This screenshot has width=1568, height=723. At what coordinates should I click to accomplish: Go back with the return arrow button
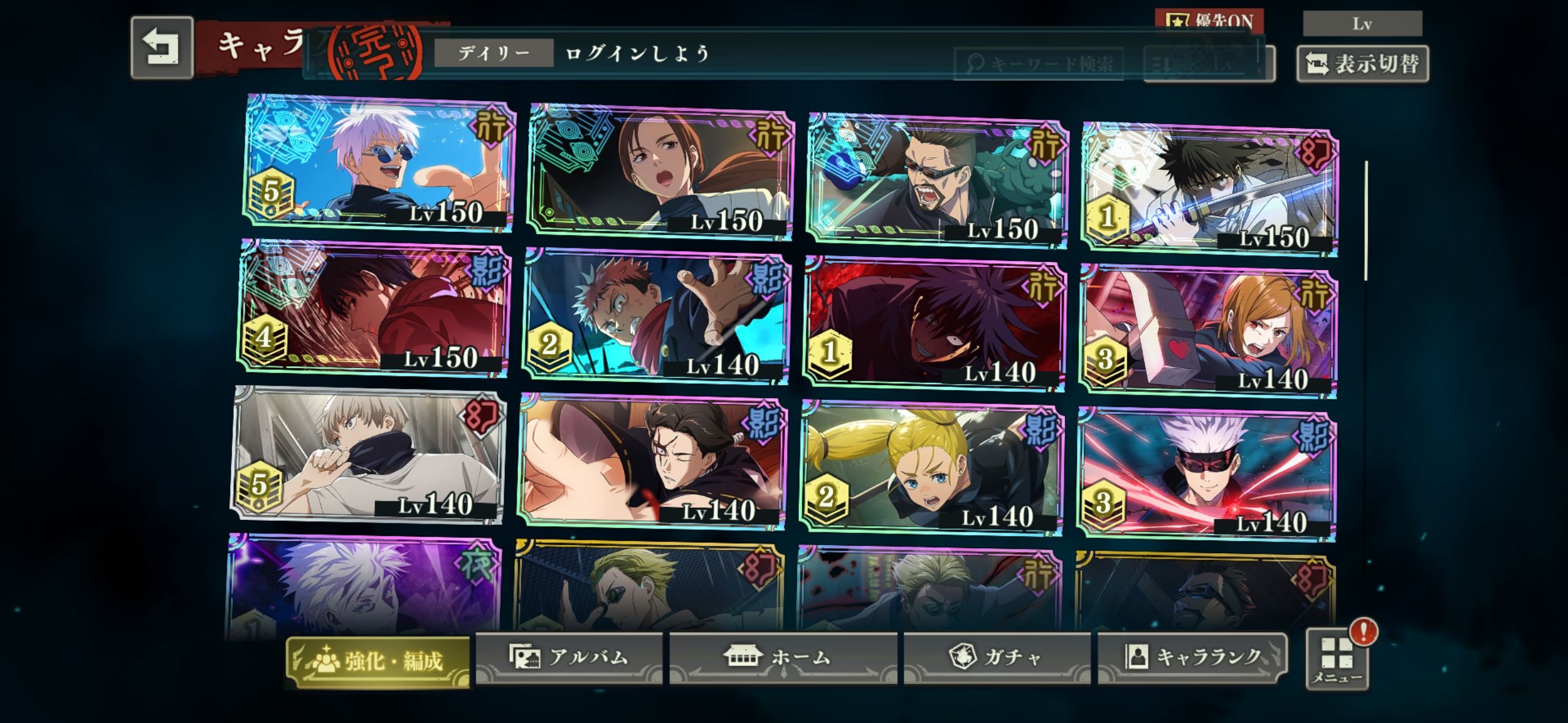click(x=162, y=48)
